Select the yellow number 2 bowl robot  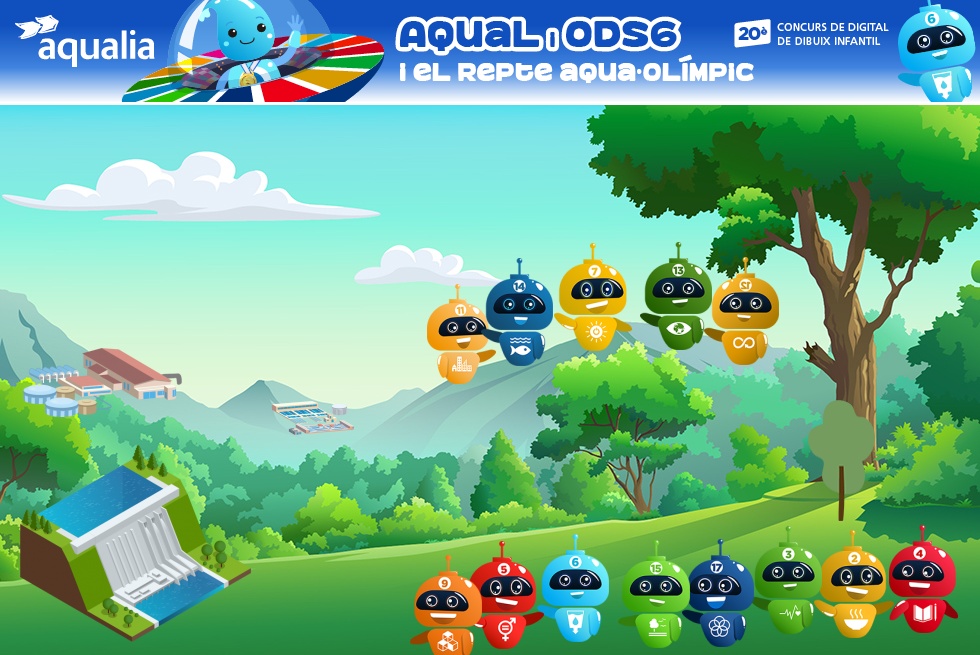coord(853,591)
